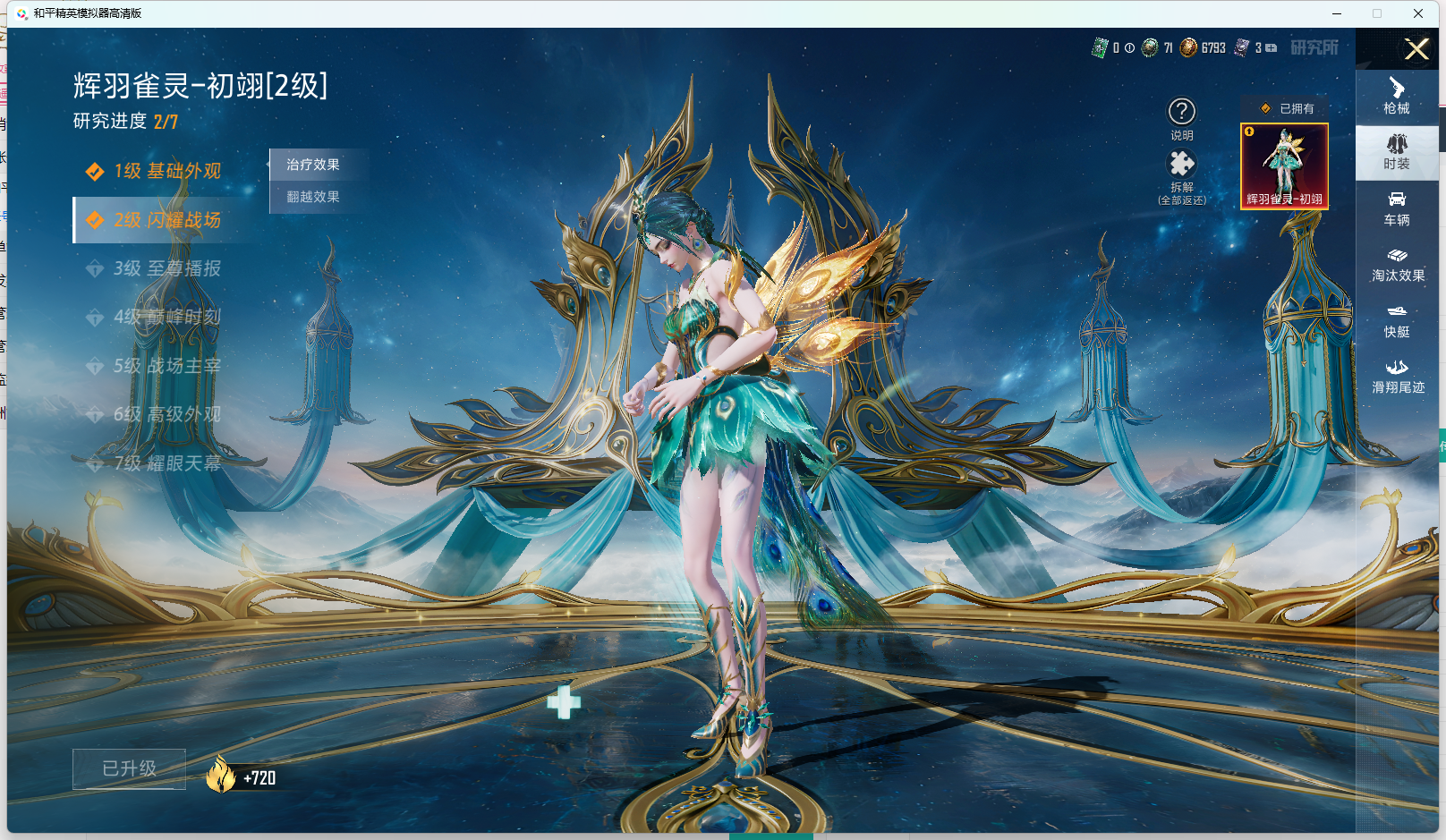The height and width of the screenshot is (840, 1446).
Task: Select level 7 耀眼天幕 entry
Action: coord(166,463)
